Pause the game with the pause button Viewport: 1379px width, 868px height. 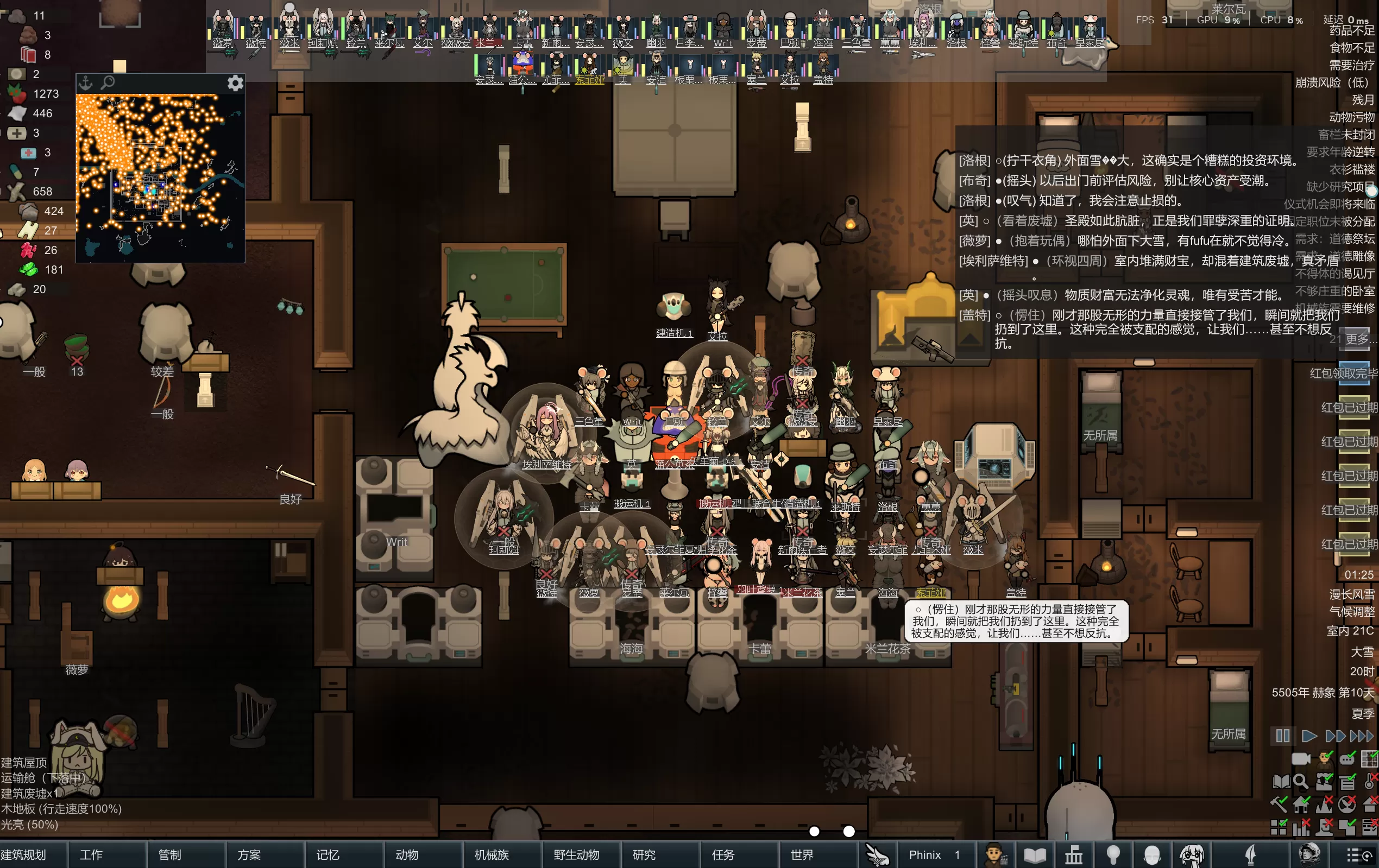(x=1283, y=736)
